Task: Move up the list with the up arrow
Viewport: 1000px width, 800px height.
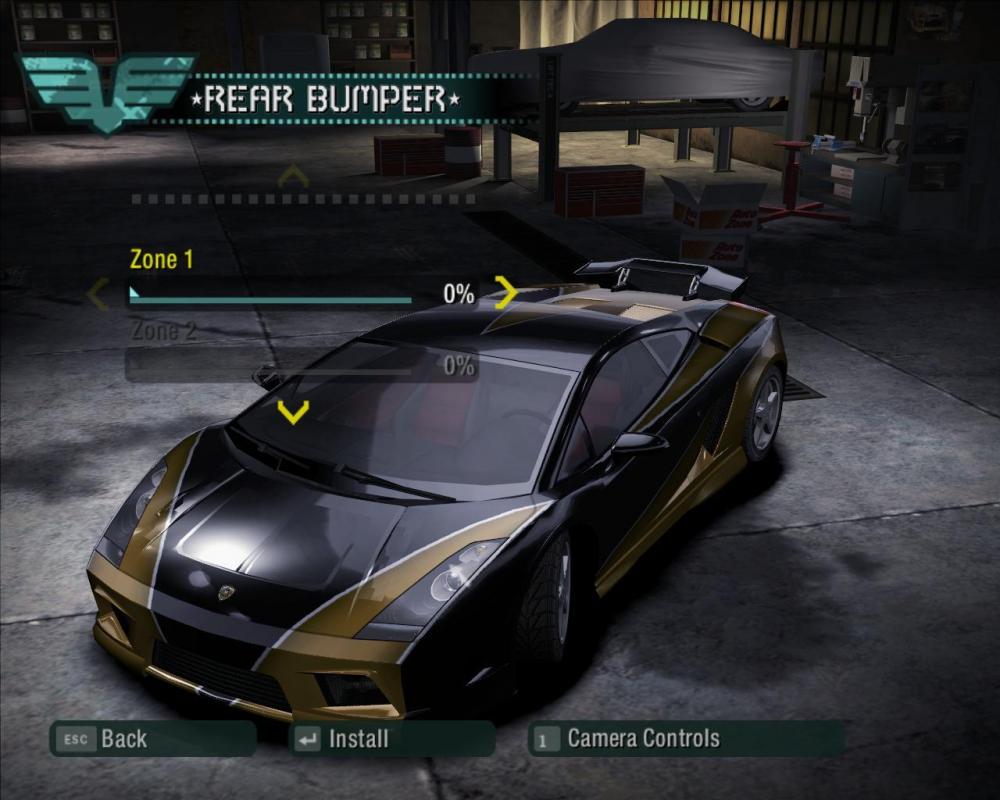Action: click(293, 176)
